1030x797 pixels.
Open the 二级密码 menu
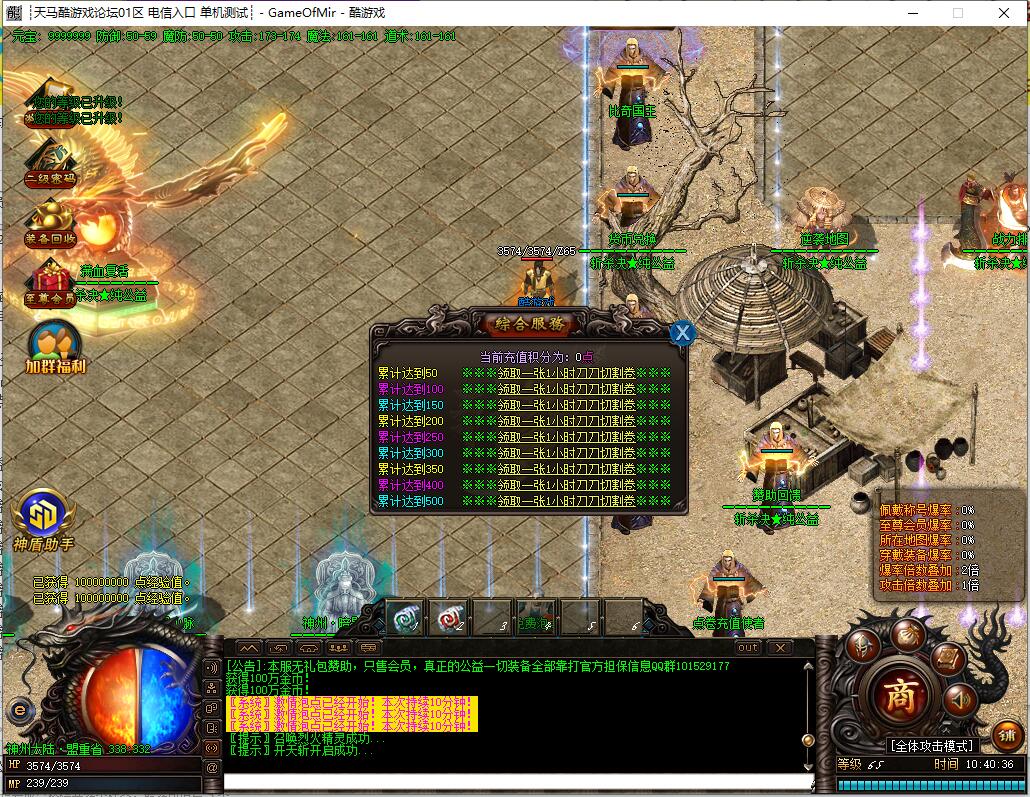pyautogui.click(x=50, y=162)
